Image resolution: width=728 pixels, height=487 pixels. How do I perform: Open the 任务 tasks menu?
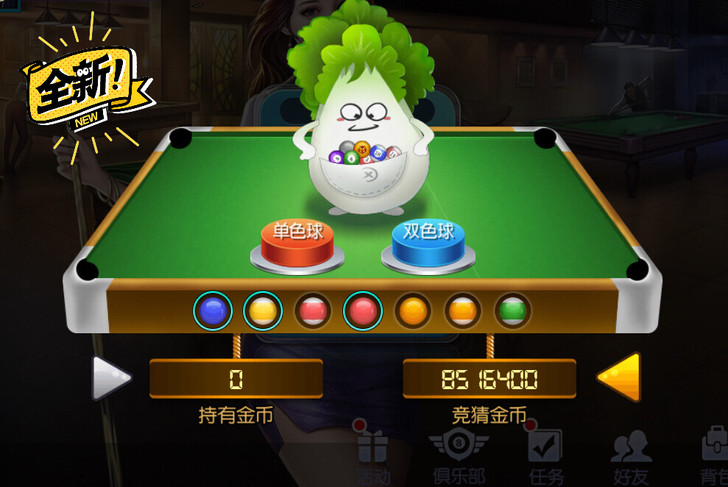[x=545, y=455]
